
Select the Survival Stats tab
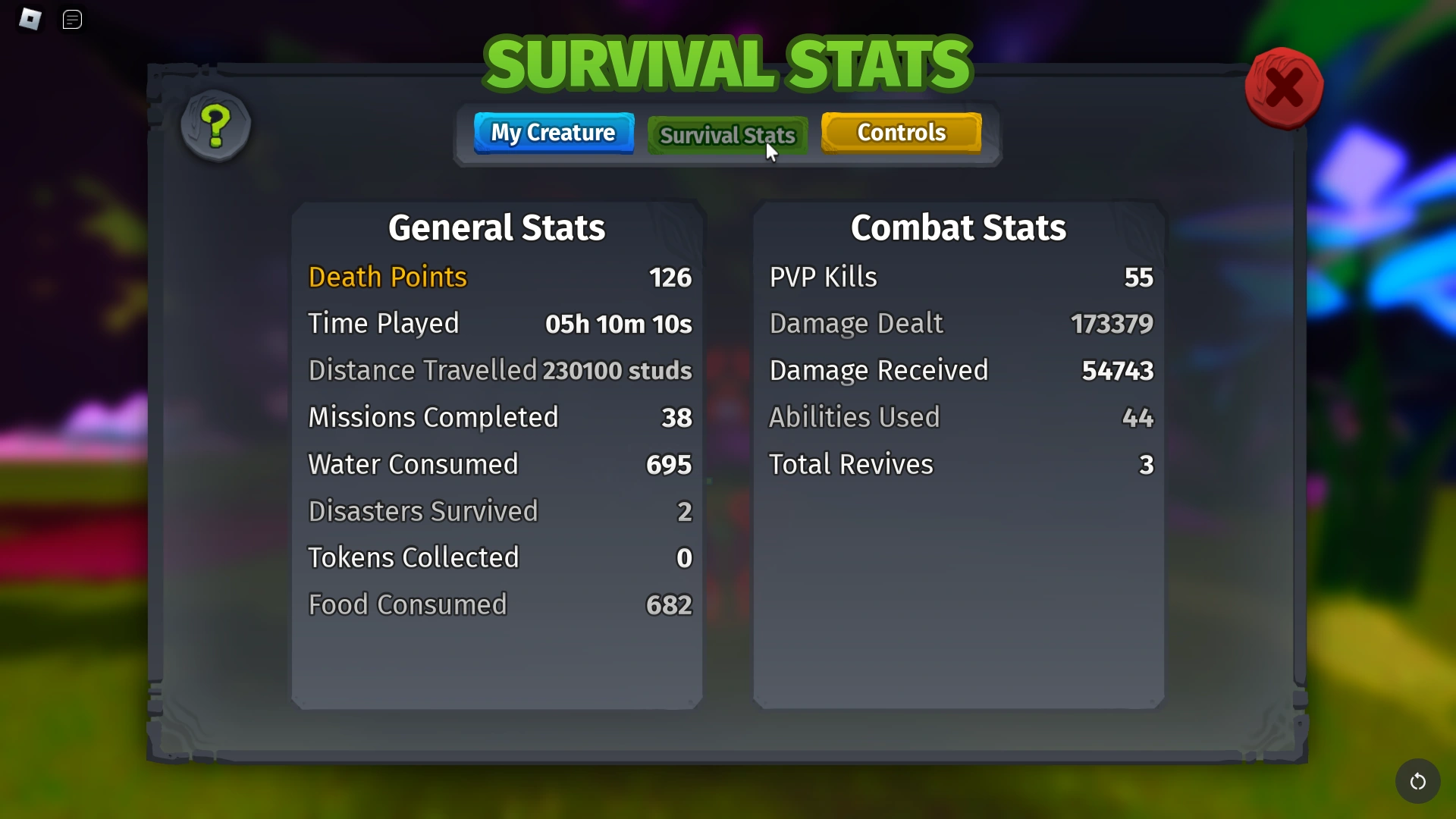pyautogui.click(x=726, y=135)
